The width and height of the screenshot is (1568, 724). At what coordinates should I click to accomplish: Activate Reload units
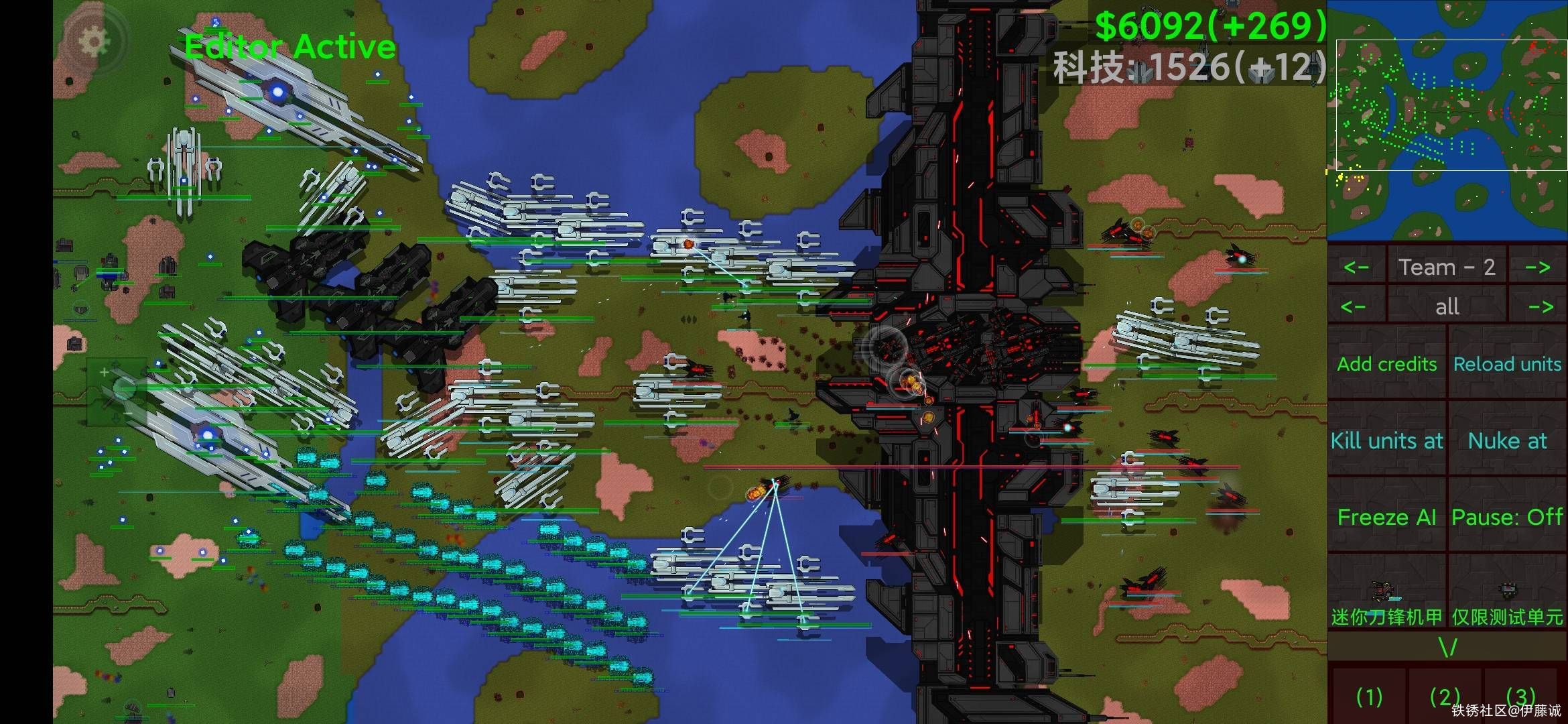(x=1508, y=363)
